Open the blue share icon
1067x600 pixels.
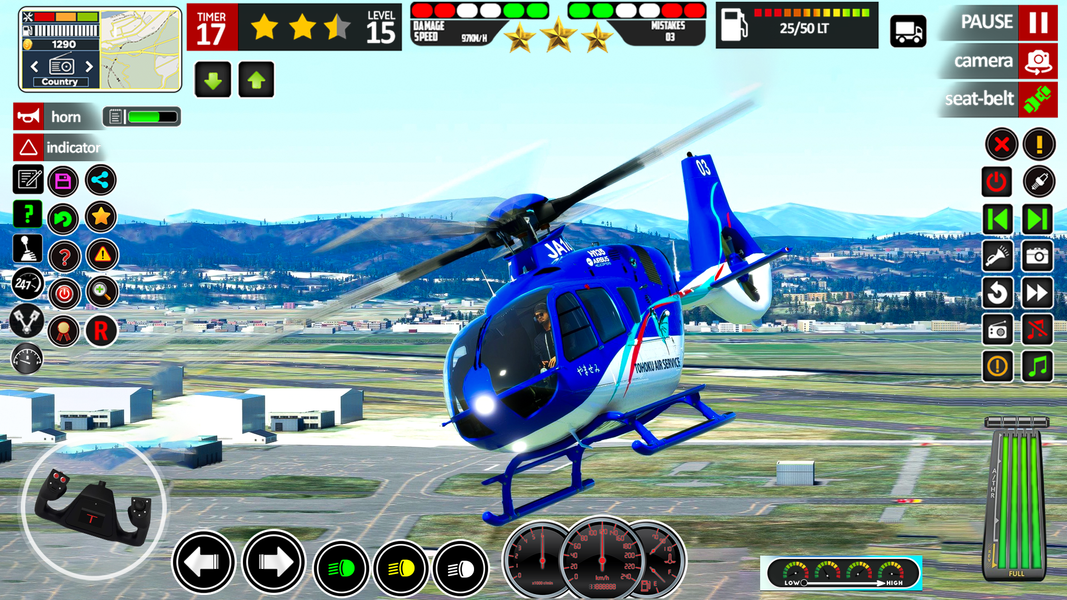click(x=100, y=181)
